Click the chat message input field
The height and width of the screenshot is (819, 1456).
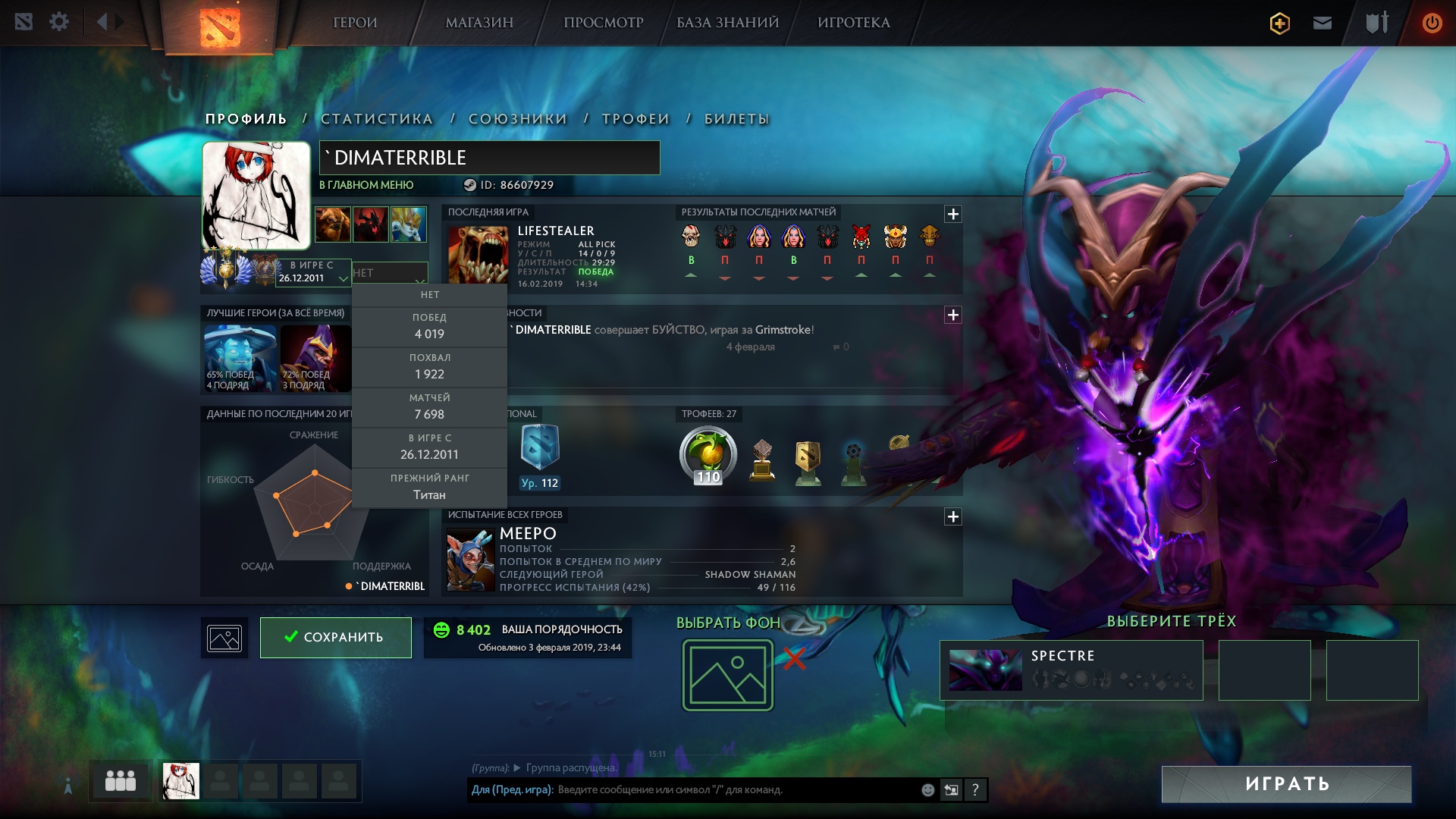(736, 789)
